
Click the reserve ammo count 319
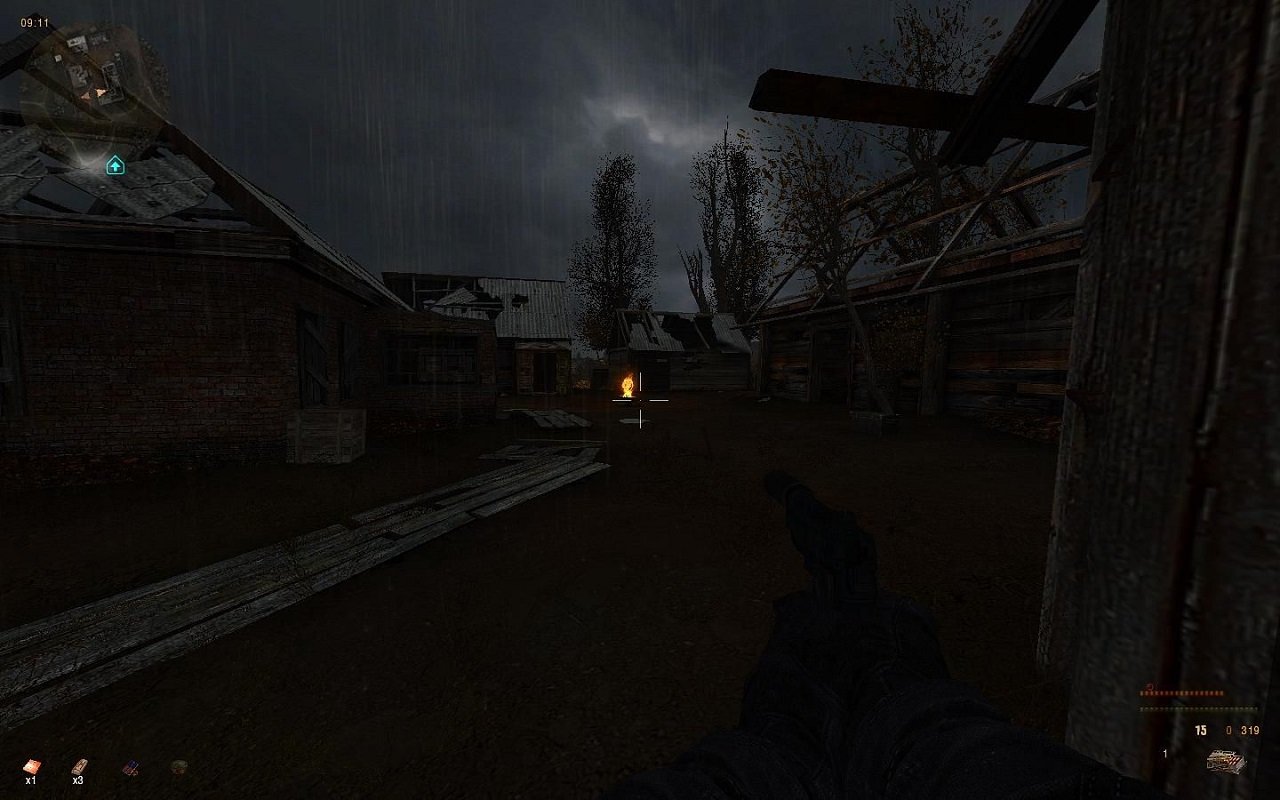tap(1250, 730)
